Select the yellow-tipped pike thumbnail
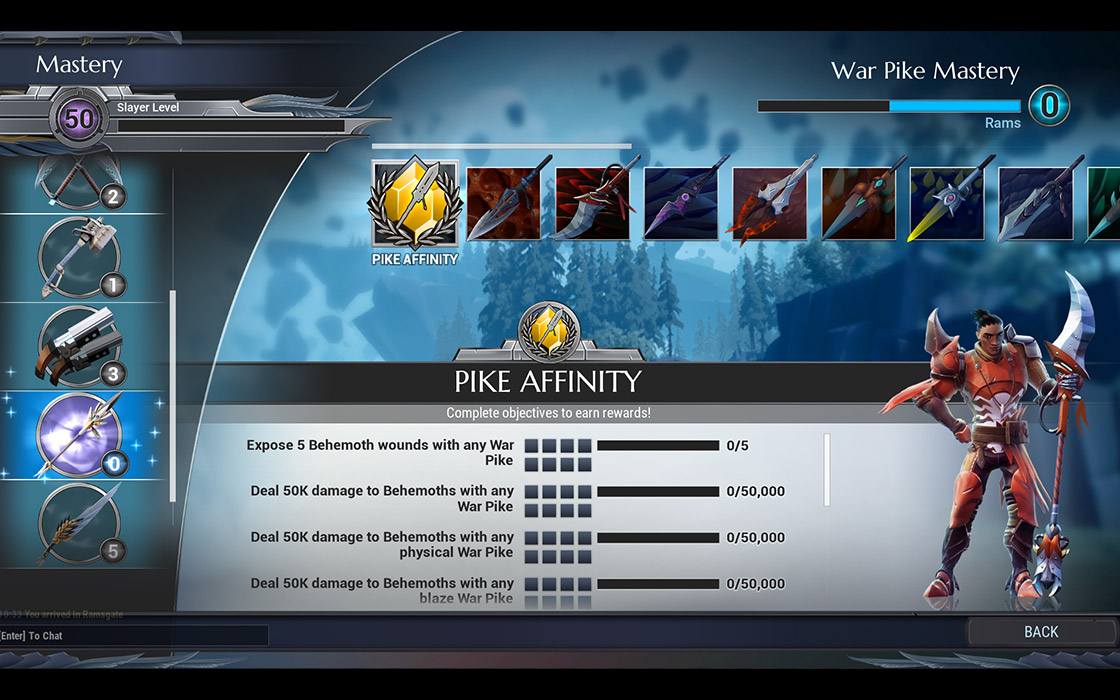 click(946, 204)
